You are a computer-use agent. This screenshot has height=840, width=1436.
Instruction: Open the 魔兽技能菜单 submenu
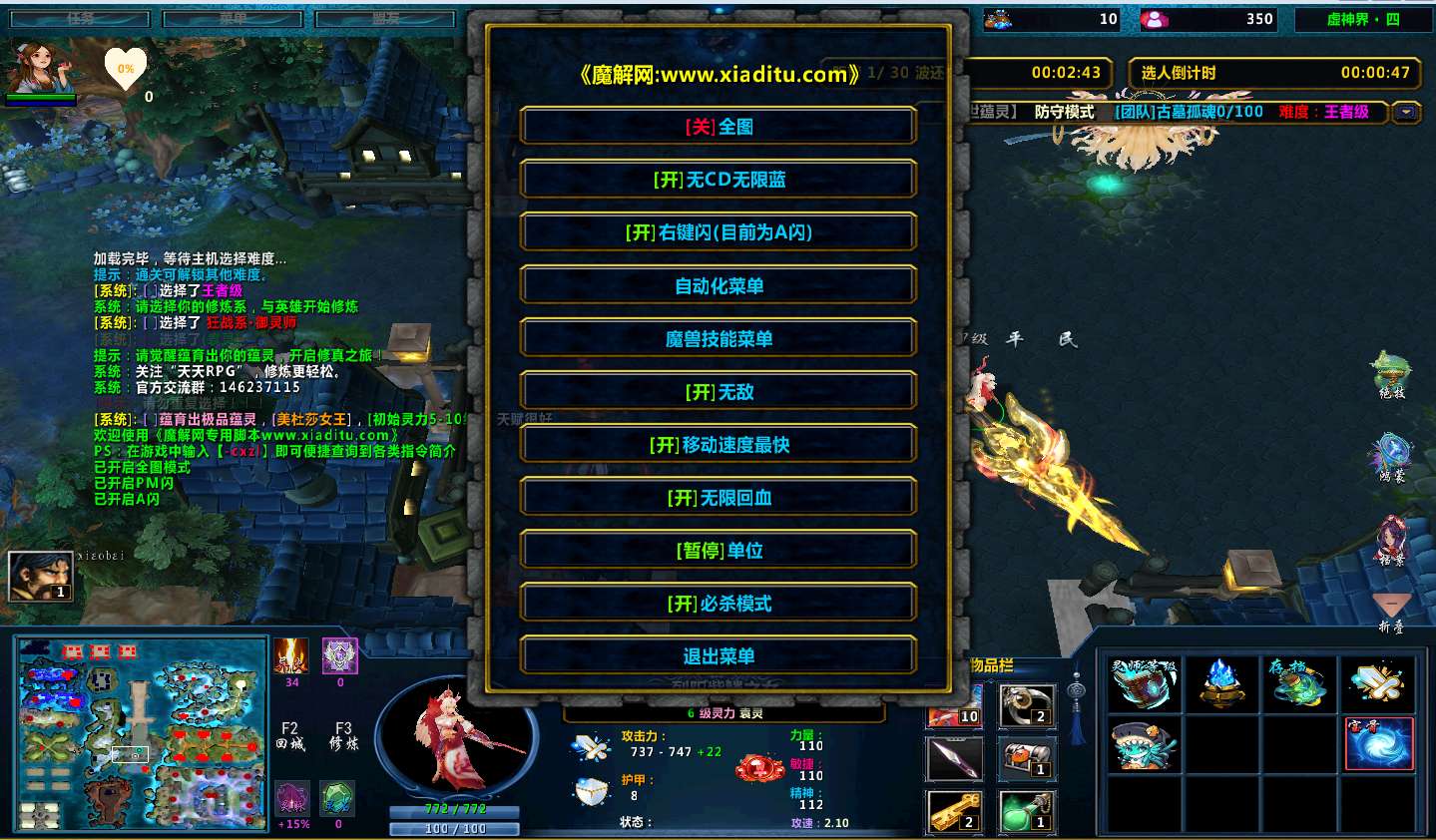pos(718,339)
